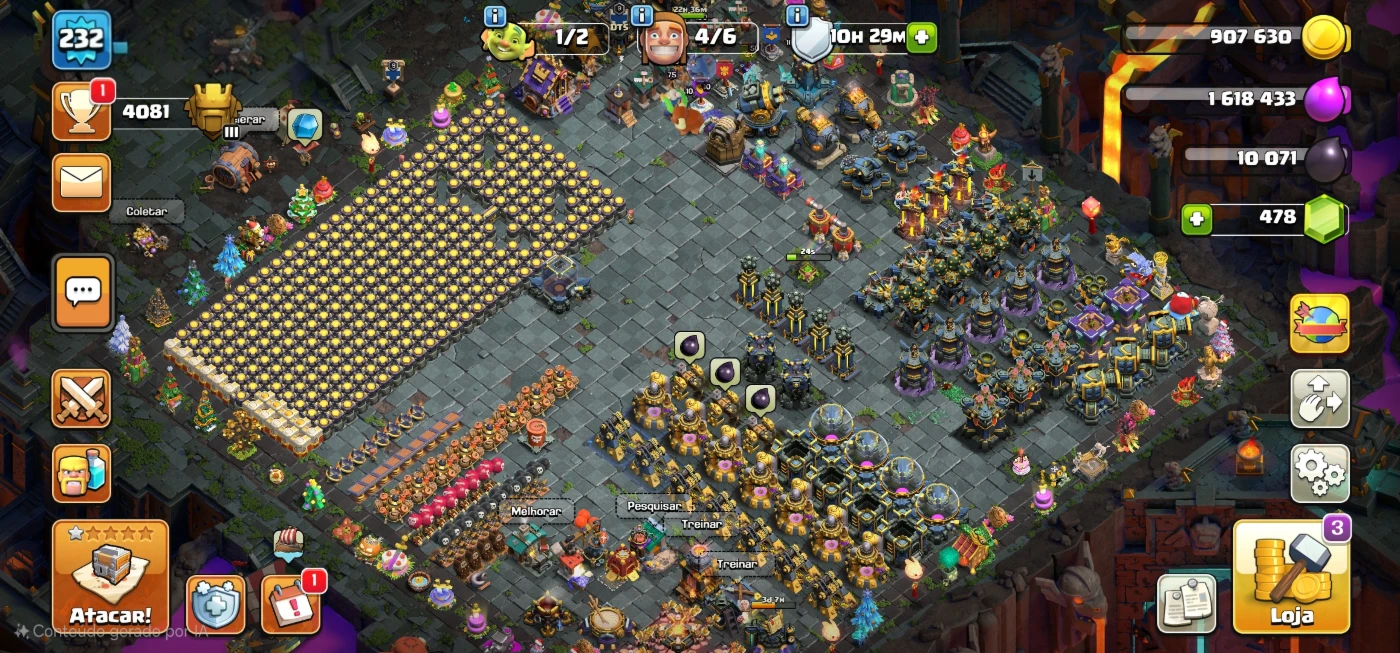View the level 232 experience badge

[81, 39]
